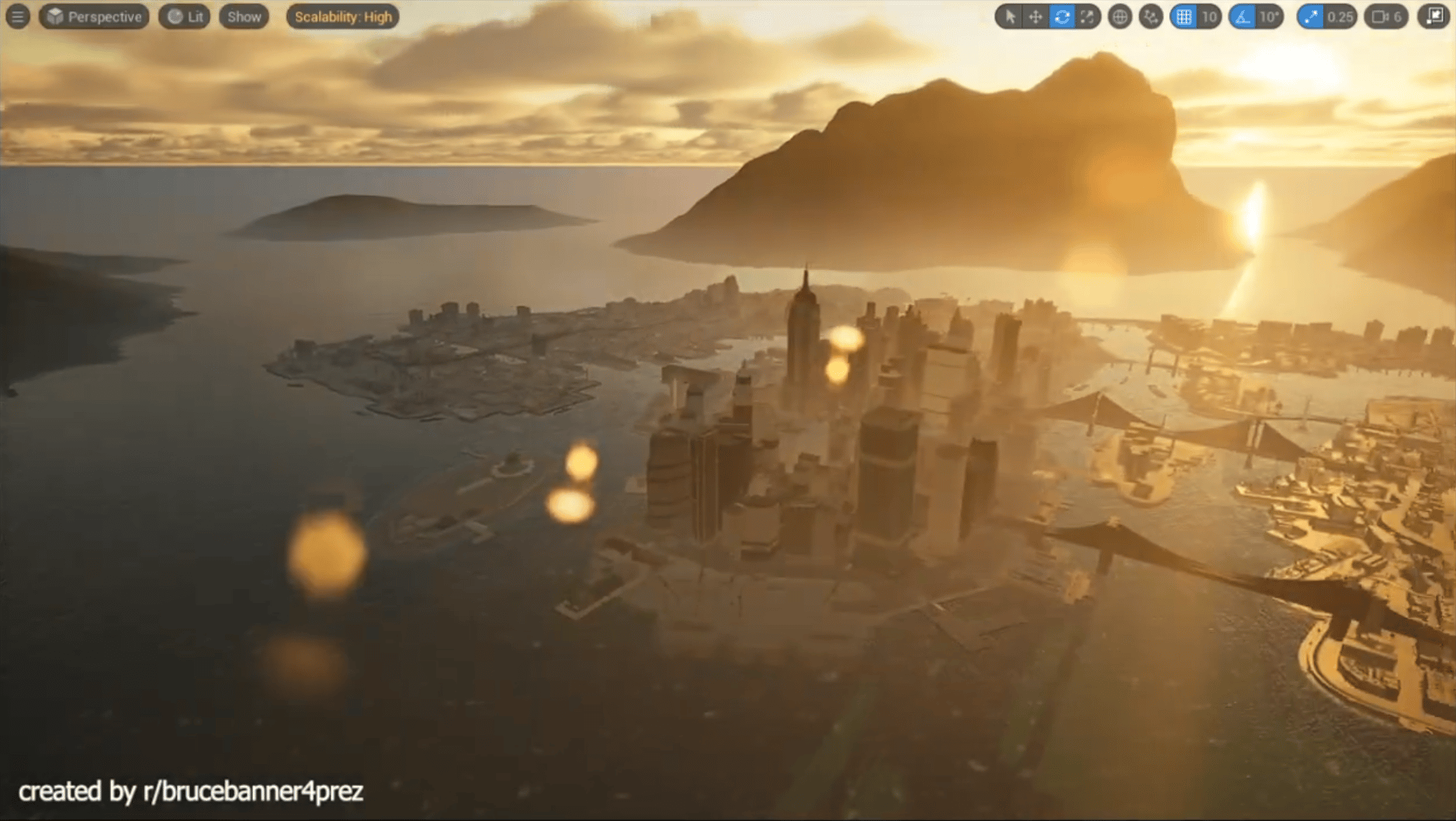Switch to the Move tool
1456x821 pixels.
point(1037,16)
